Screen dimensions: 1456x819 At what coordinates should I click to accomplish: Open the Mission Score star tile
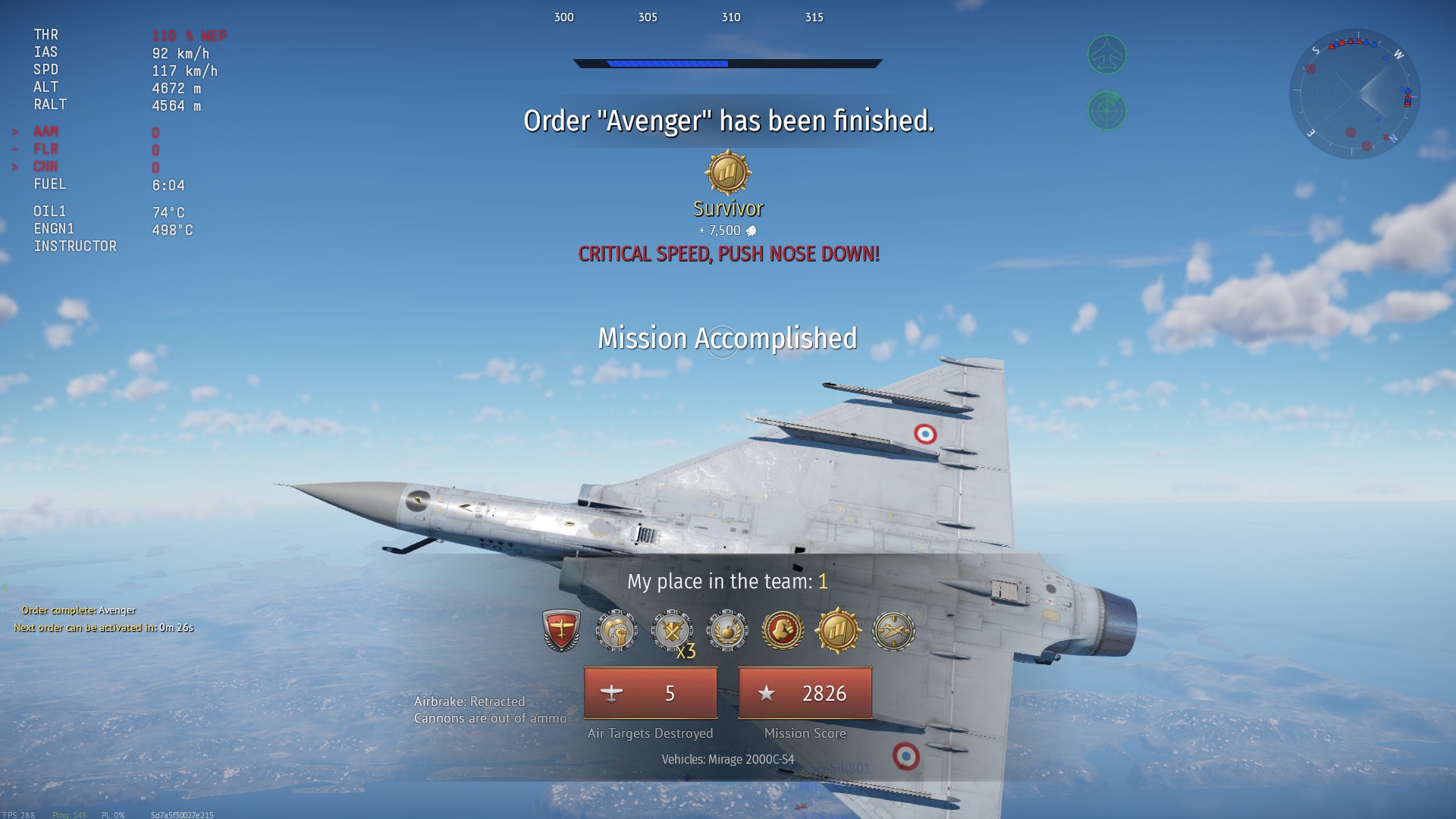click(805, 693)
